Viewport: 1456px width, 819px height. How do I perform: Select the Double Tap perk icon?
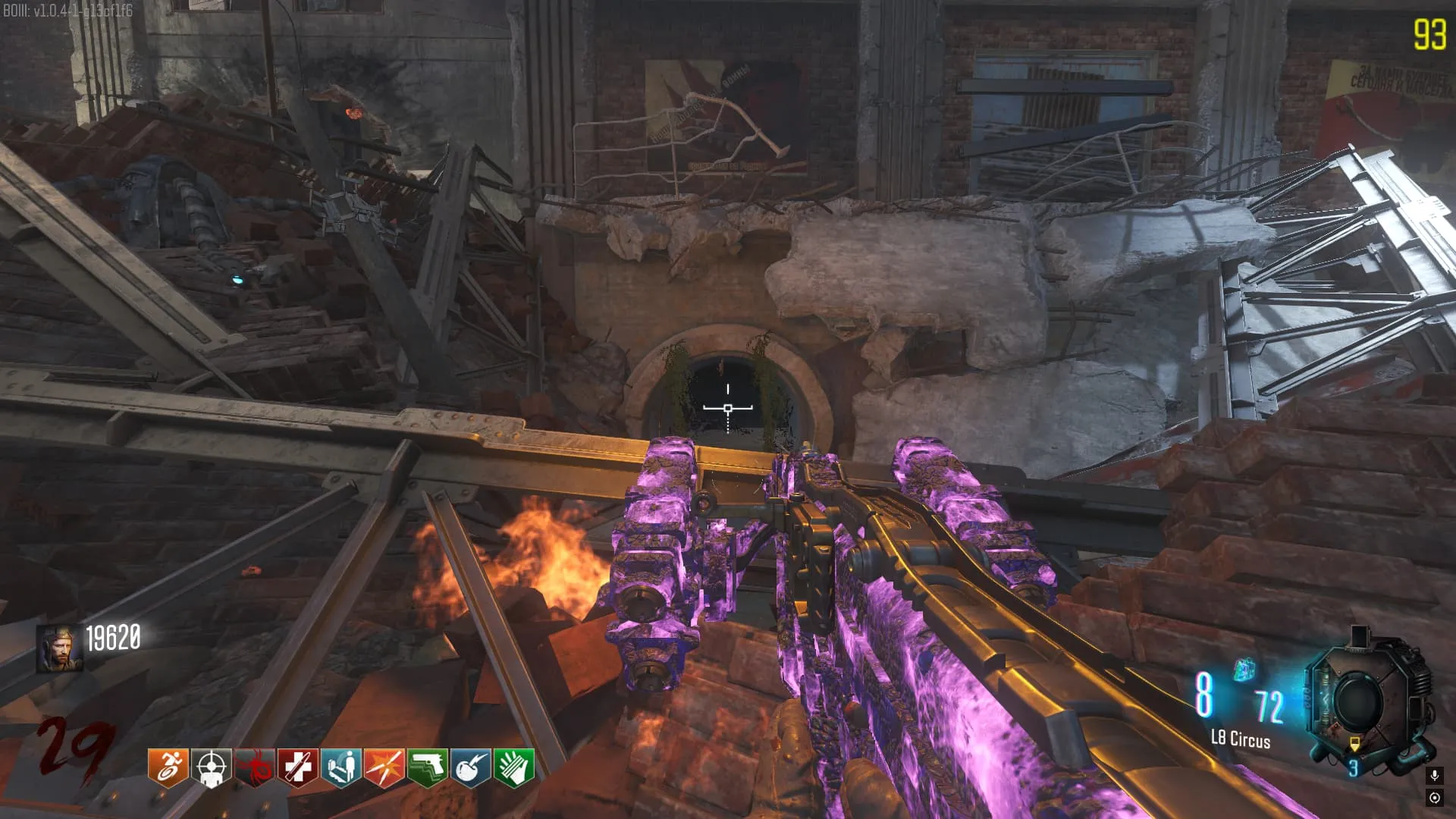[384, 767]
